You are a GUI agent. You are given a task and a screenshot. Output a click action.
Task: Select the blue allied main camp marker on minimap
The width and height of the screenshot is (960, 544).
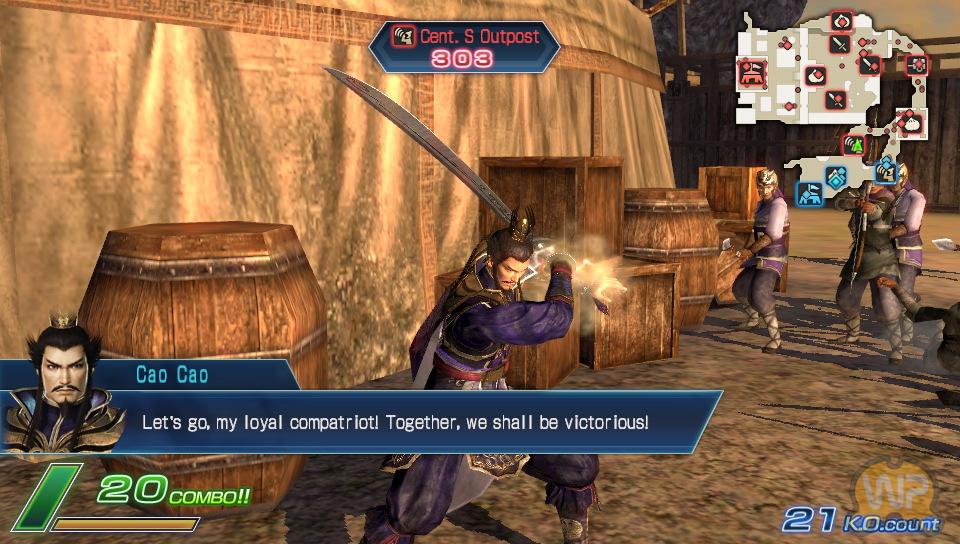(808, 191)
